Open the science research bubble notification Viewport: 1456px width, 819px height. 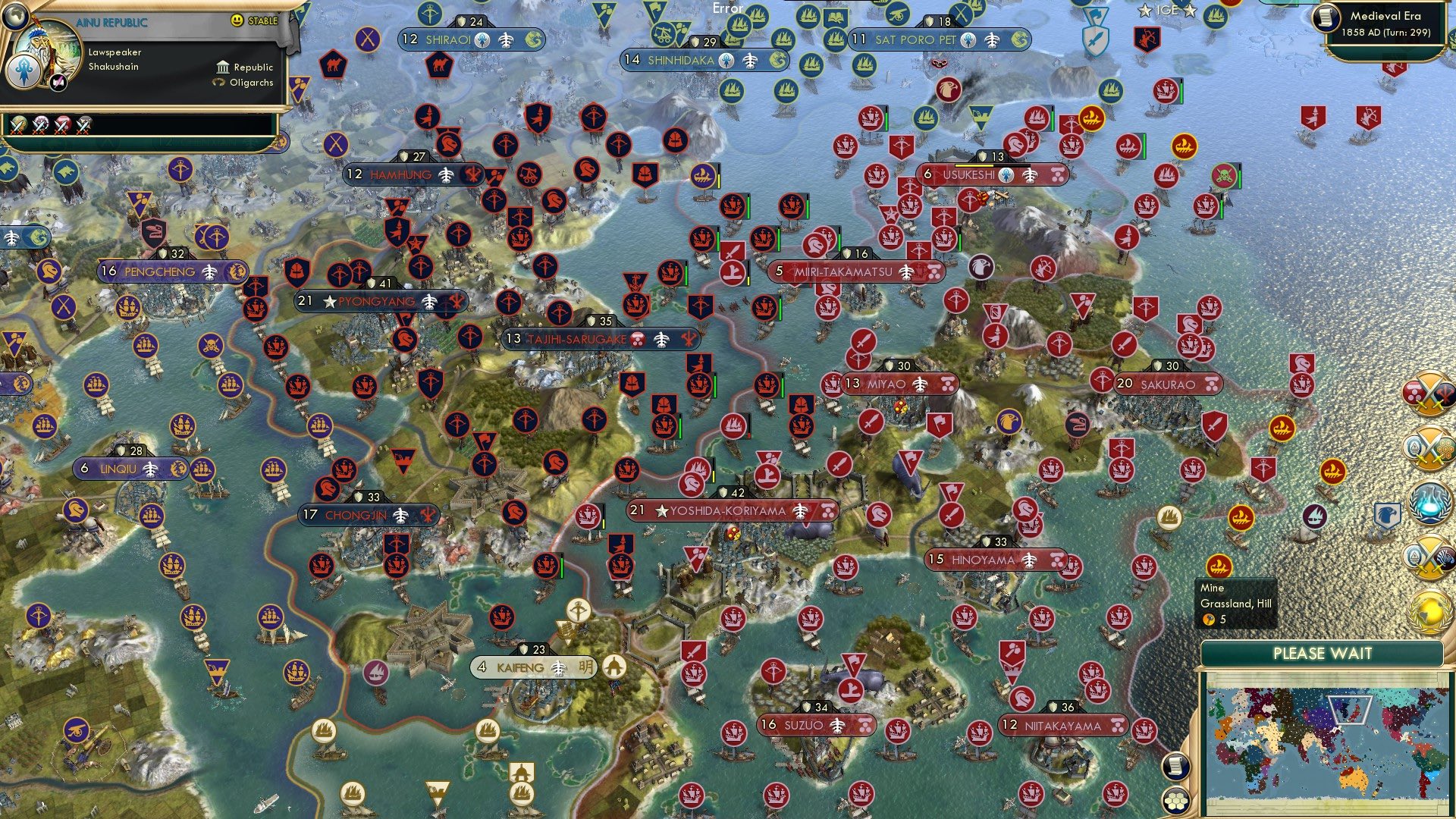click(x=1429, y=502)
